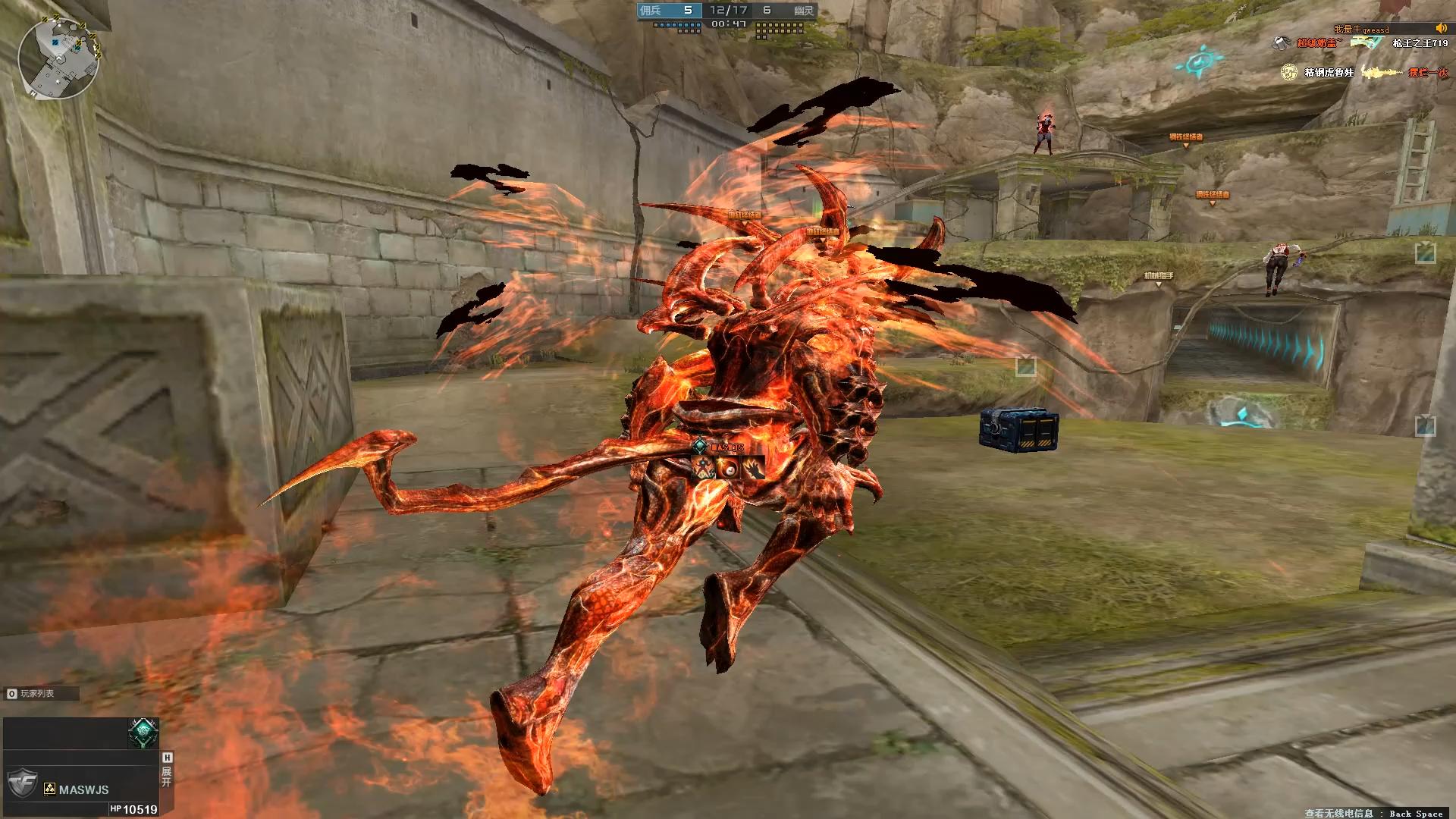Select the MASWJS player row
The height and width of the screenshot is (819, 1456).
point(83,789)
